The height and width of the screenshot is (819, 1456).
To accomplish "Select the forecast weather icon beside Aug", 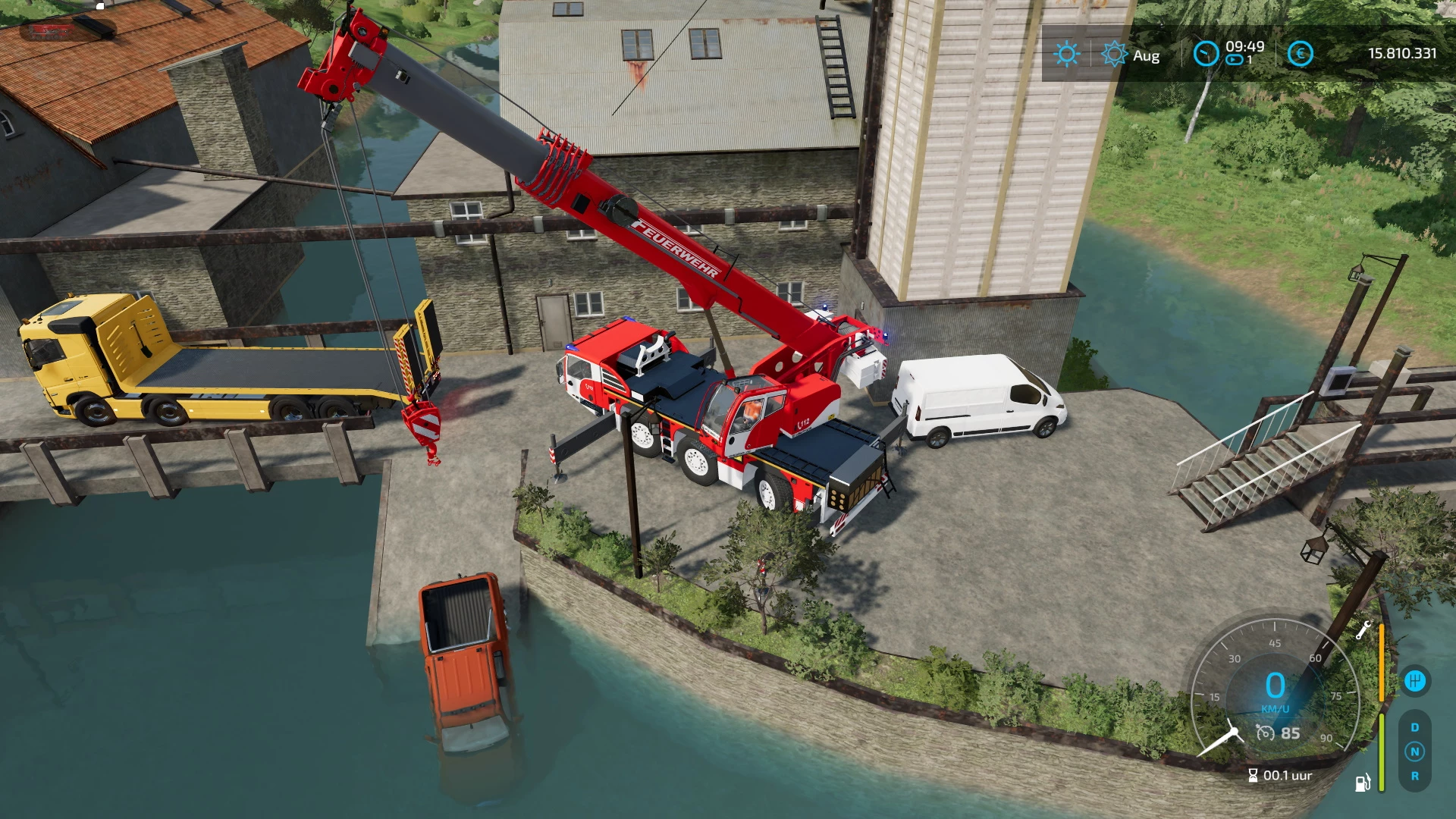I will tap(1114, 55).
